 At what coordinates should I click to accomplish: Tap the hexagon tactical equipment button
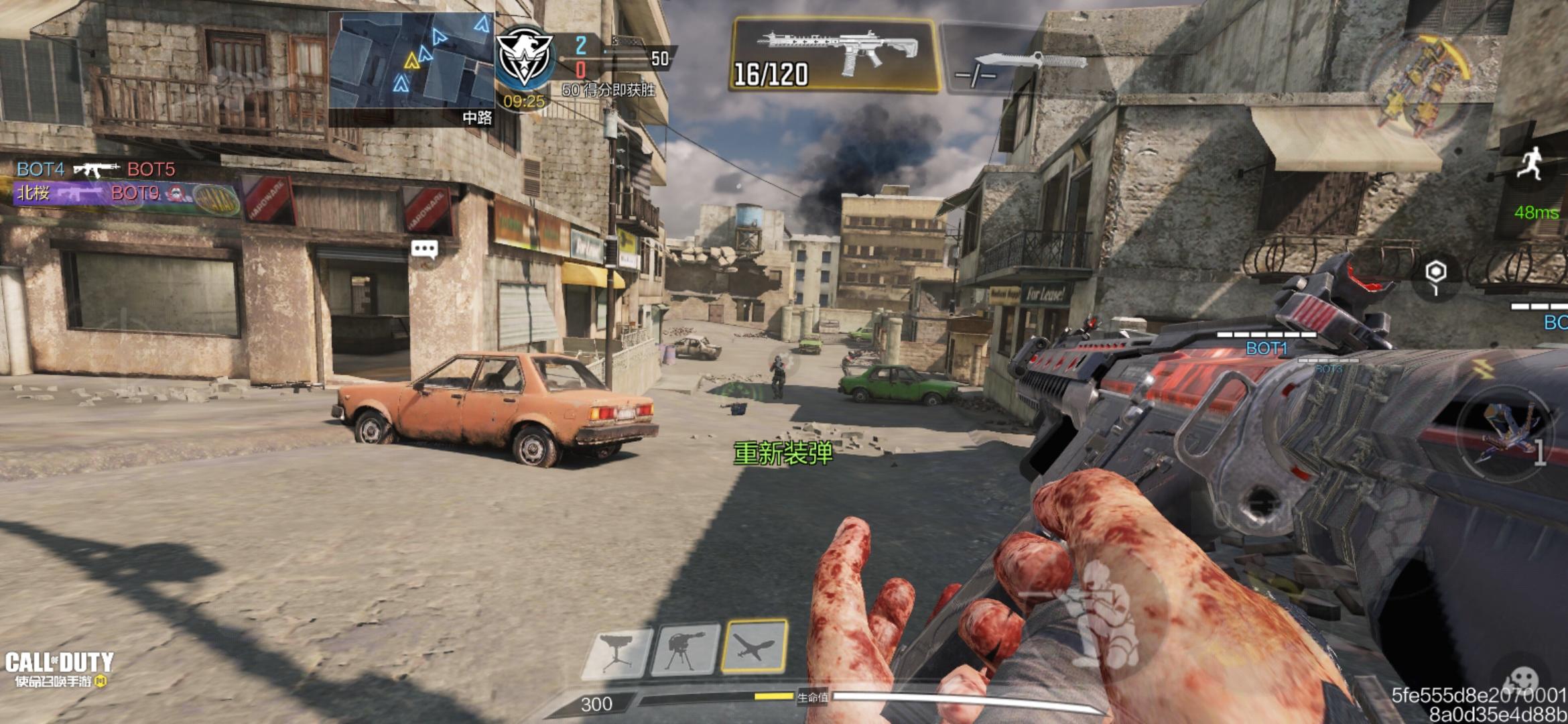click(x=1435, y=276)
